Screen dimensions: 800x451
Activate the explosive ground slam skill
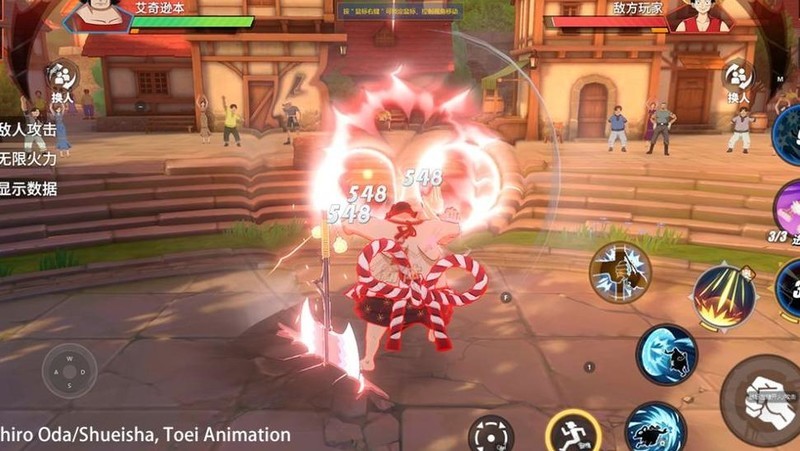(x=724, y=294)
